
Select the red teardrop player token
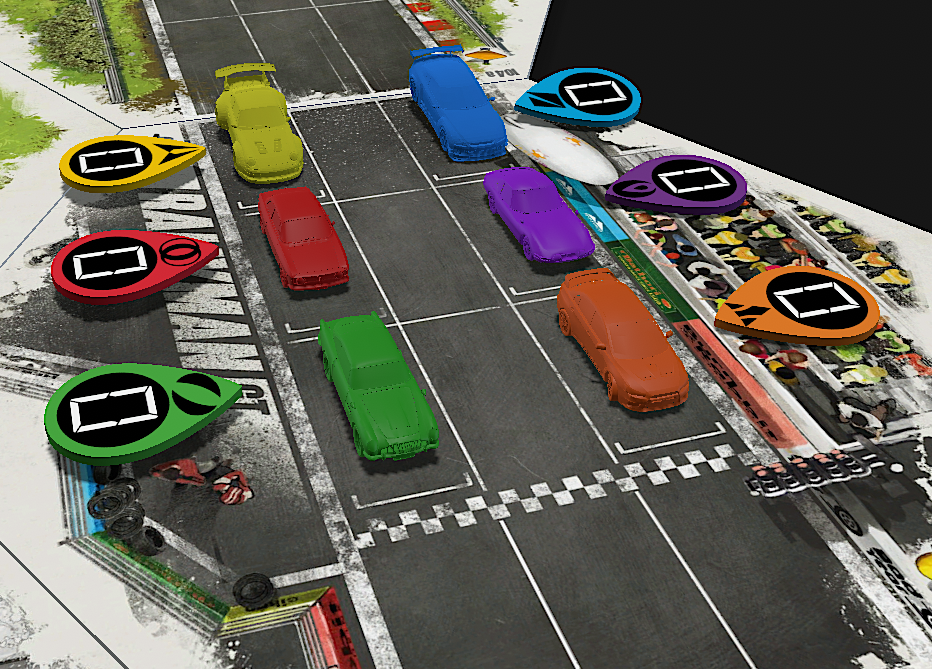(120, 264)
